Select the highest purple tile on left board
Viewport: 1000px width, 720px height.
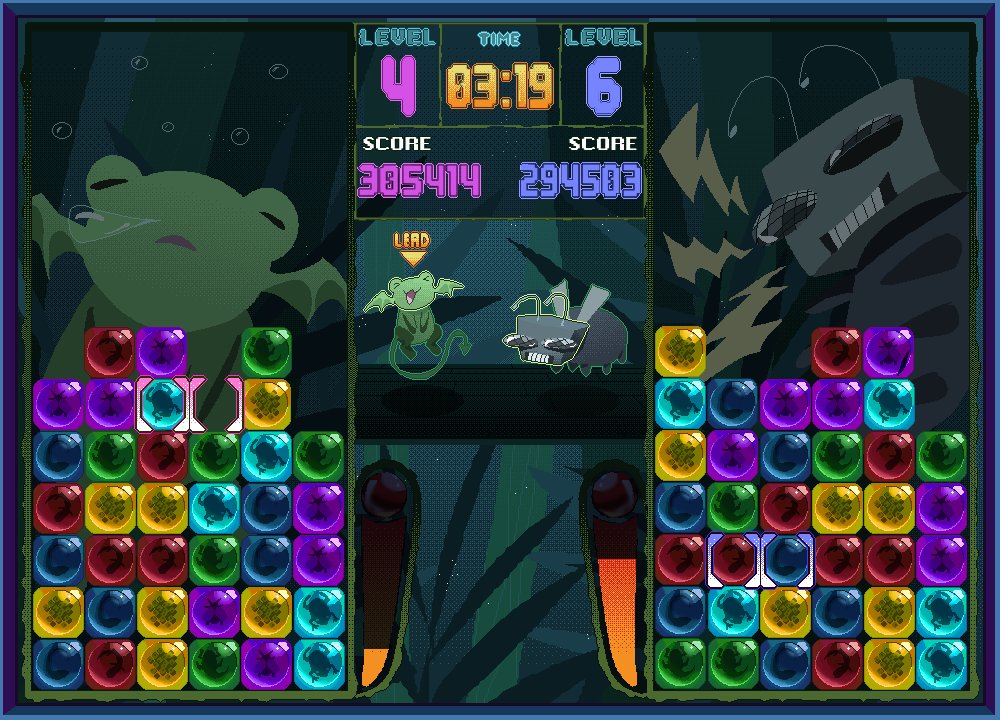coord(162,352)
